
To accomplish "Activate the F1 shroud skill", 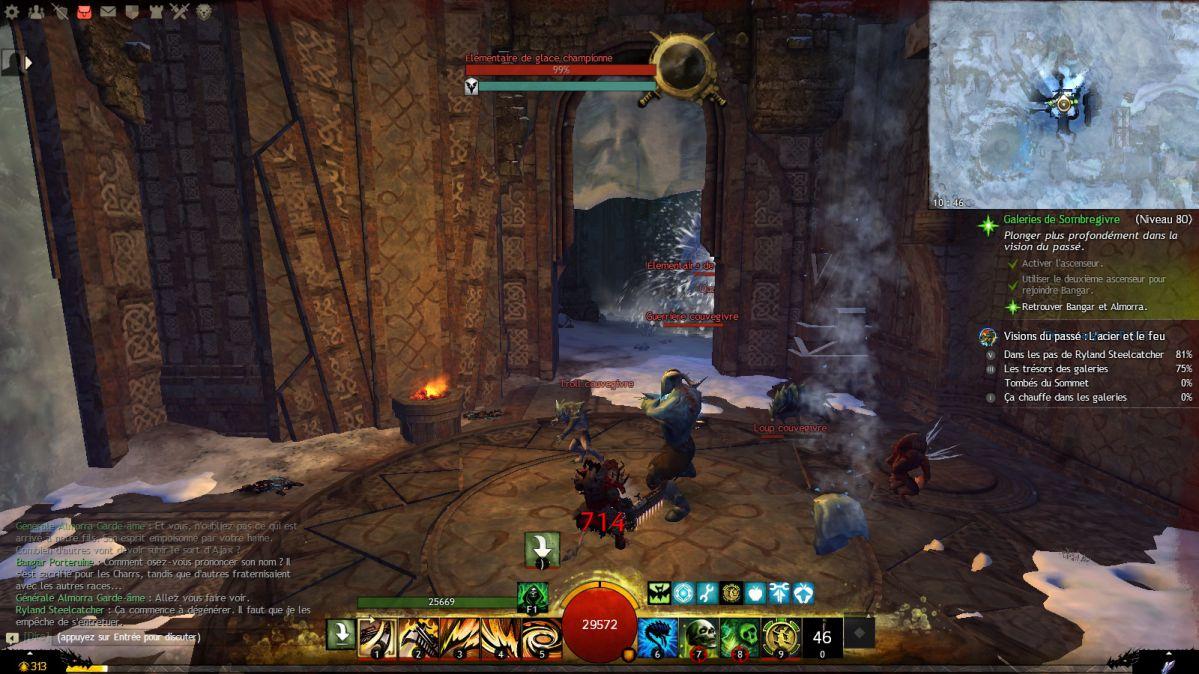I will (532, 597).
